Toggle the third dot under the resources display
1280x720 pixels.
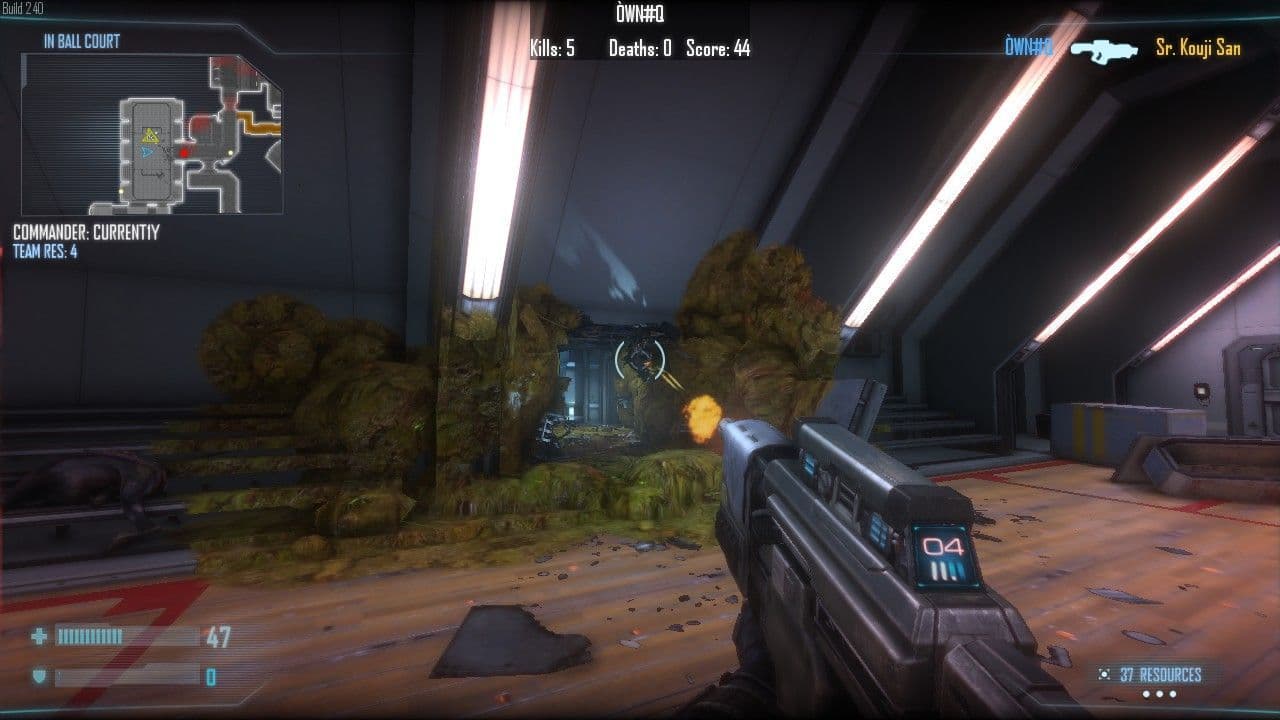click(x=1172, y=693)
